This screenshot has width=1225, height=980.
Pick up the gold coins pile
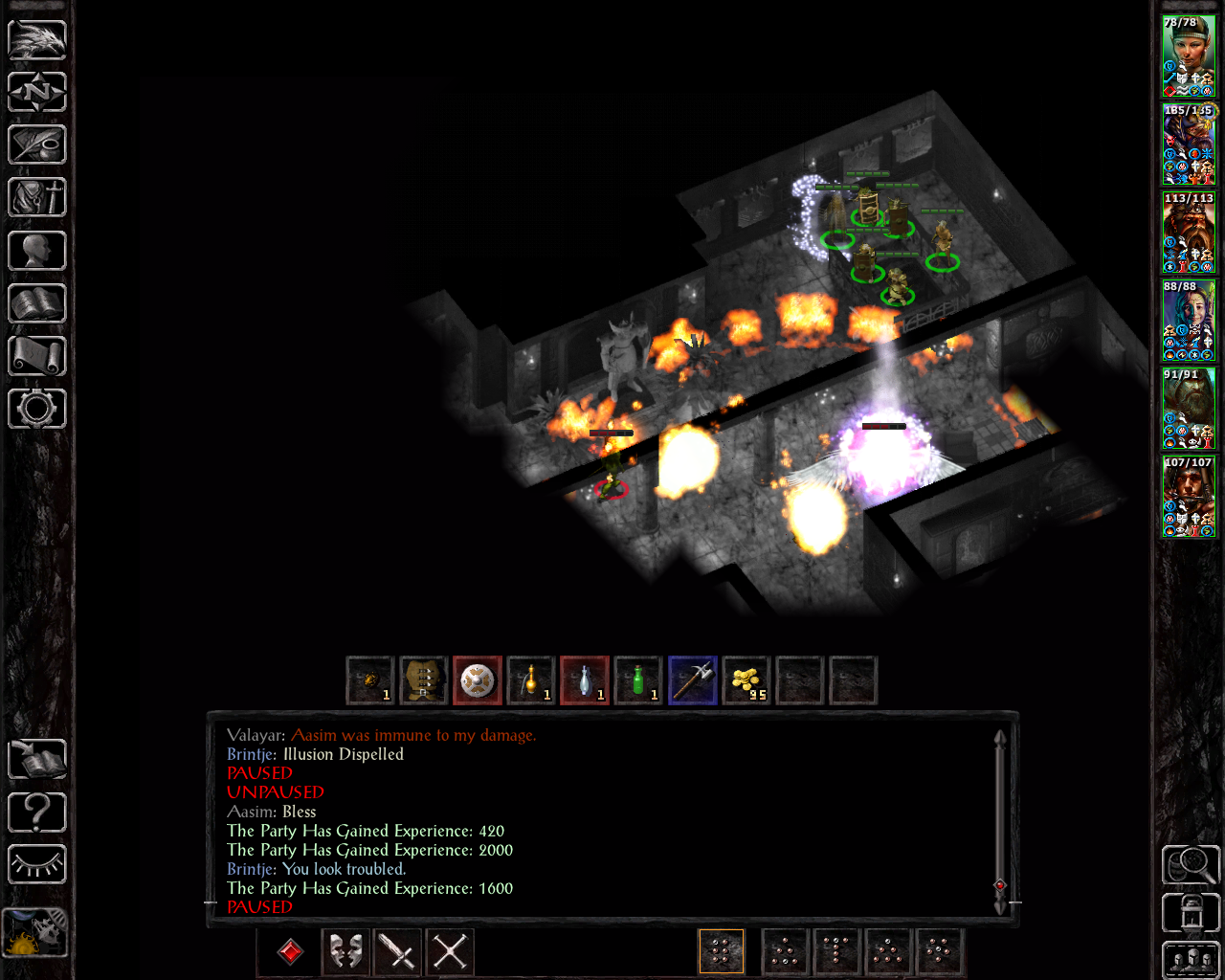[x=746, y=681]
